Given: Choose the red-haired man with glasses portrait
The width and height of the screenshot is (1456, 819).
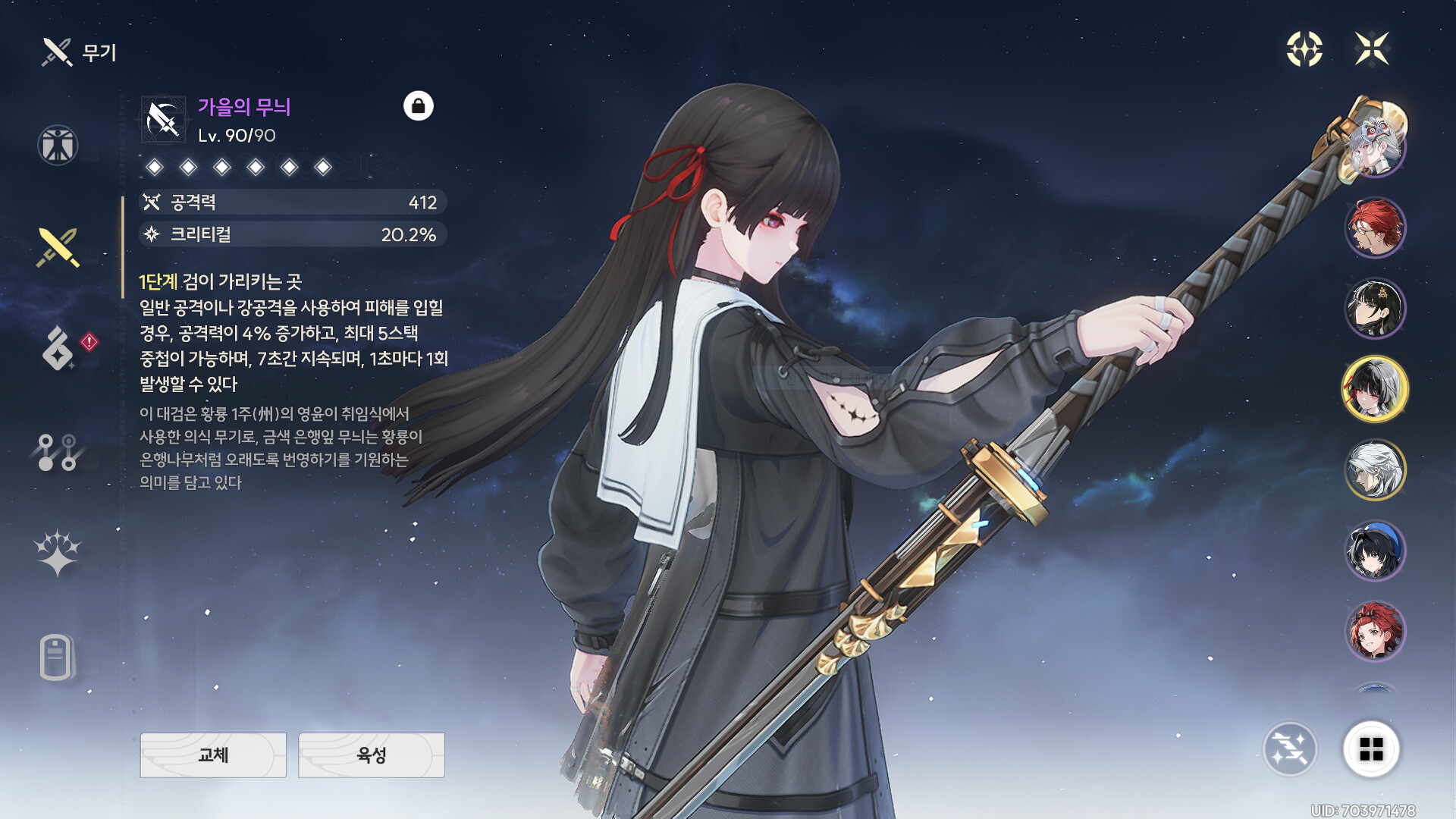Looking at the screenshot, I should point(1375,227).
